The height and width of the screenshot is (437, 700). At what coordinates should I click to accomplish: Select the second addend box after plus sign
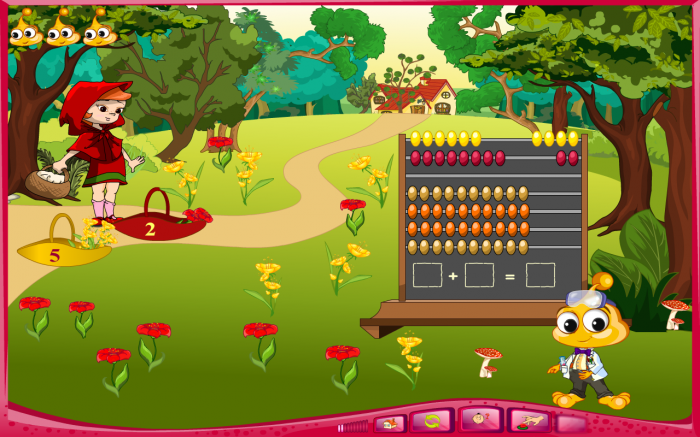click(x=479, y=275)
